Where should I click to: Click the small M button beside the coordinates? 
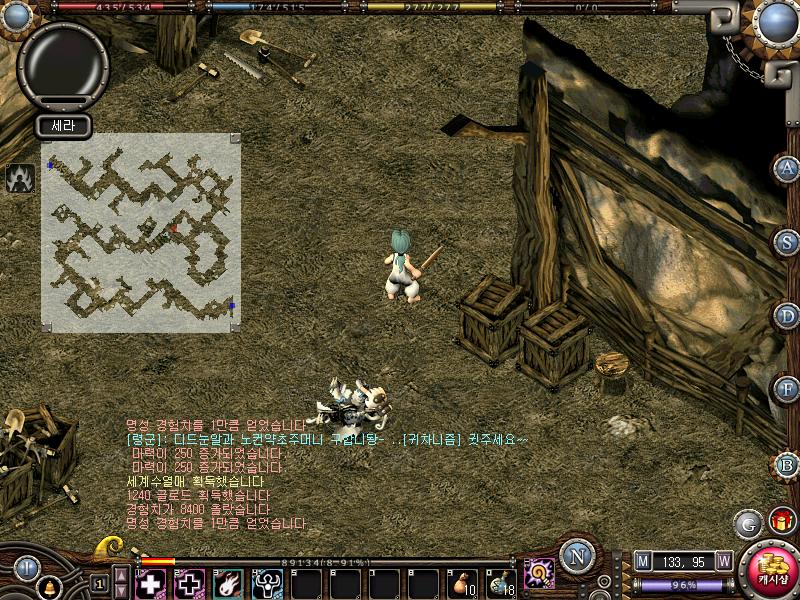click(642, 561)
